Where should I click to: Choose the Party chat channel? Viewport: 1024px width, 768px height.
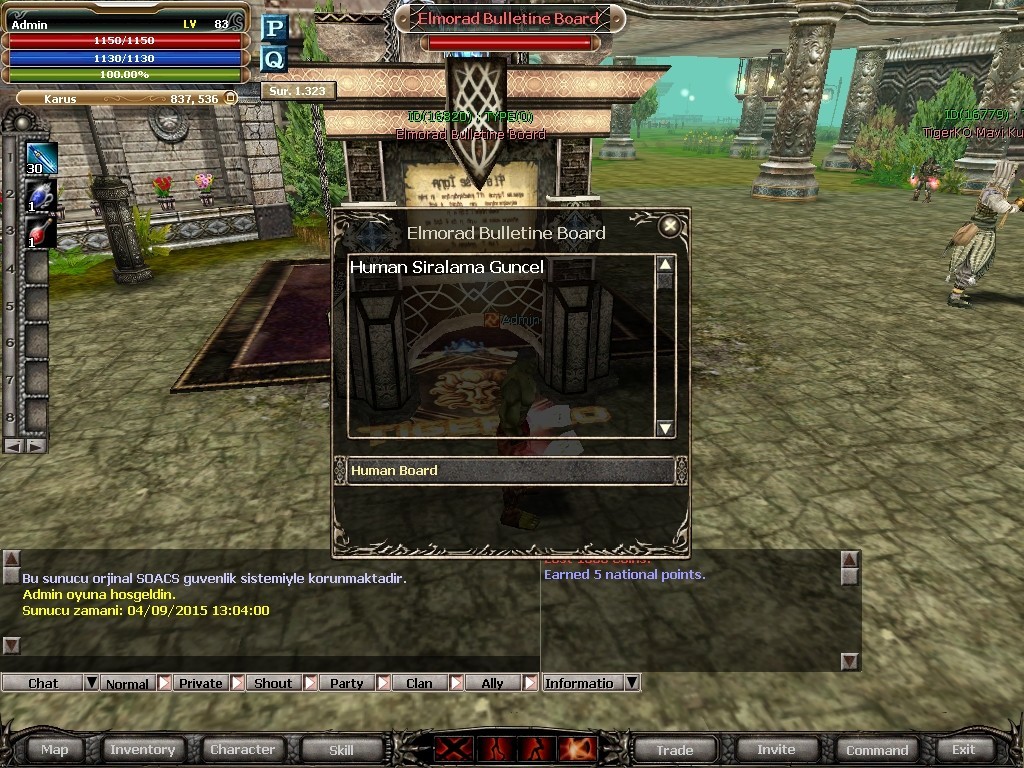click(347, 684)
